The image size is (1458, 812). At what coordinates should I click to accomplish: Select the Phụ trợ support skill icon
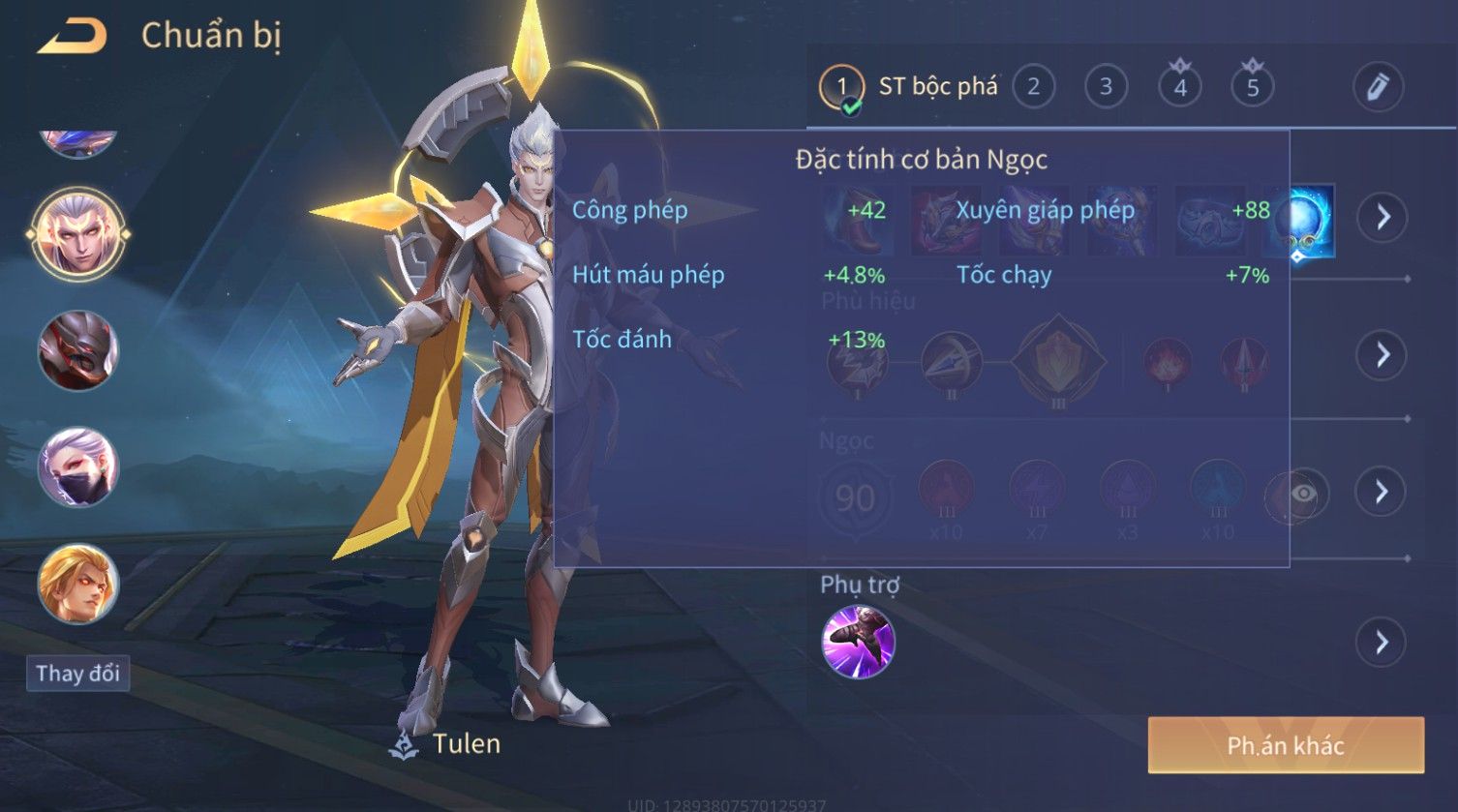click(x=858, y=642)
